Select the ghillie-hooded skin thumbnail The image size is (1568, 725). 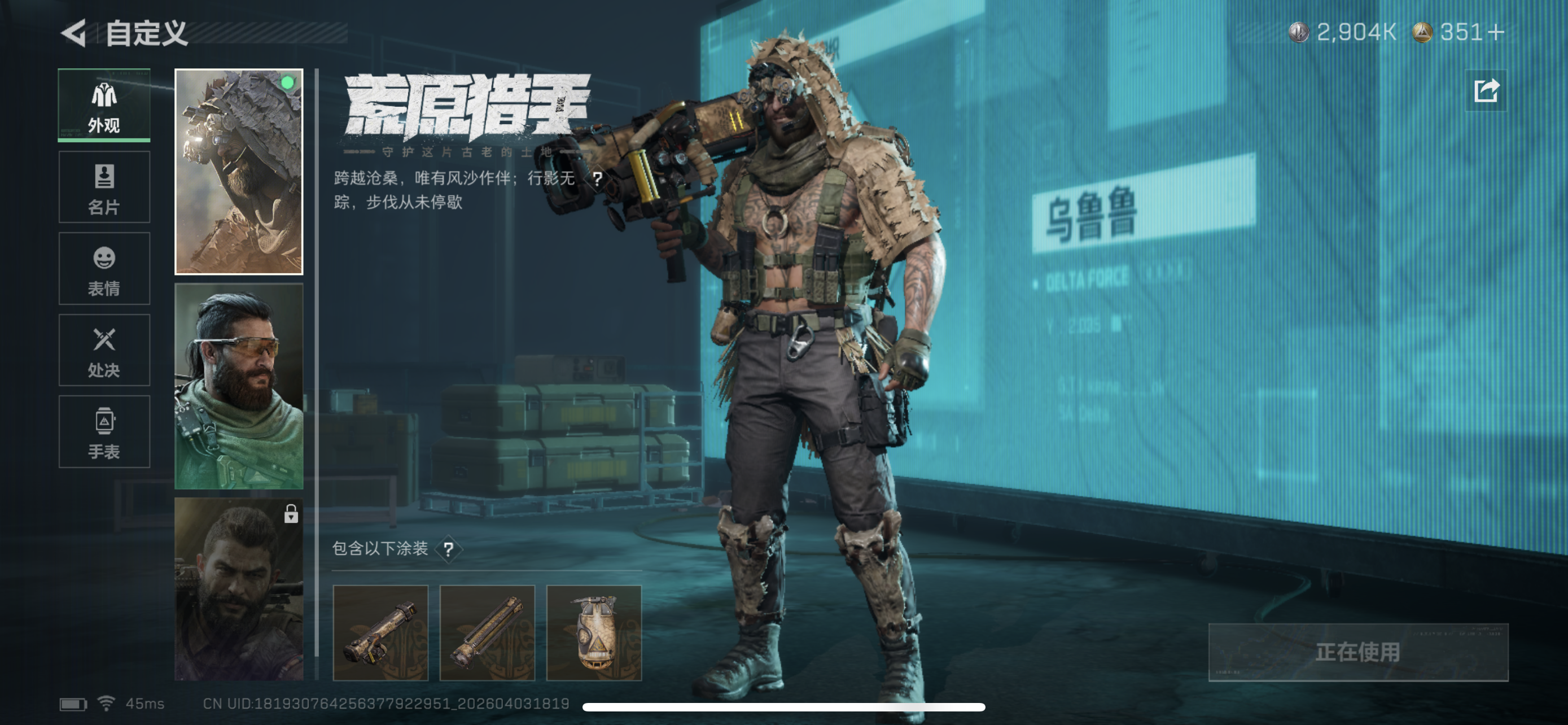(239, 172)
